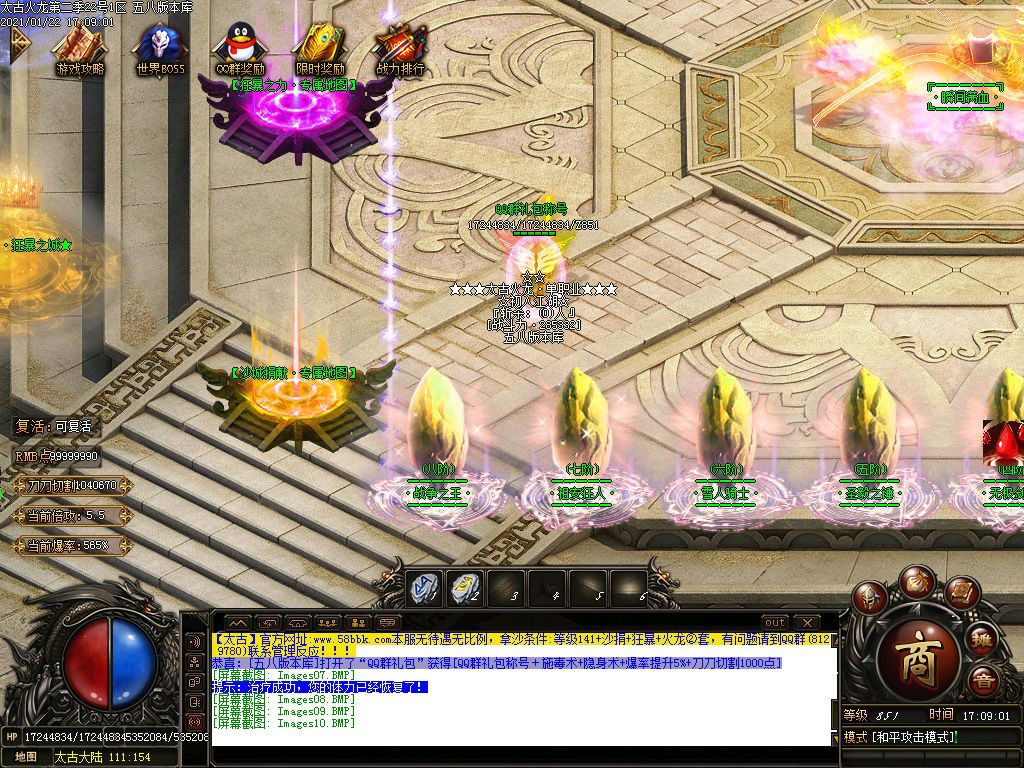Use the first hotbar skill slot
The height and width of the screenshot is (768, 1024).
coord(425,589)
